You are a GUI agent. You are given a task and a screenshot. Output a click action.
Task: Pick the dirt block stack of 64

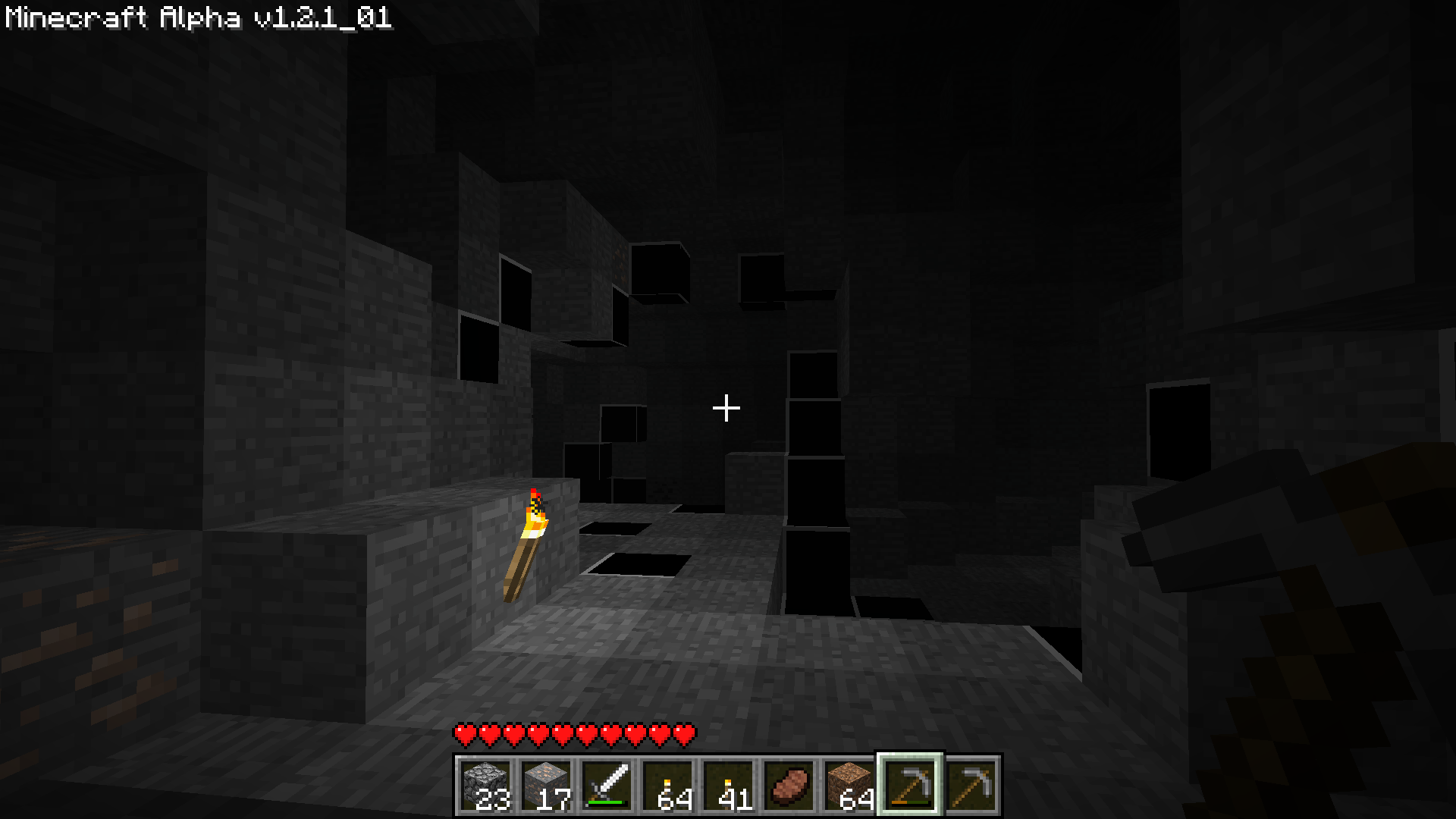(x=849, y=785)
